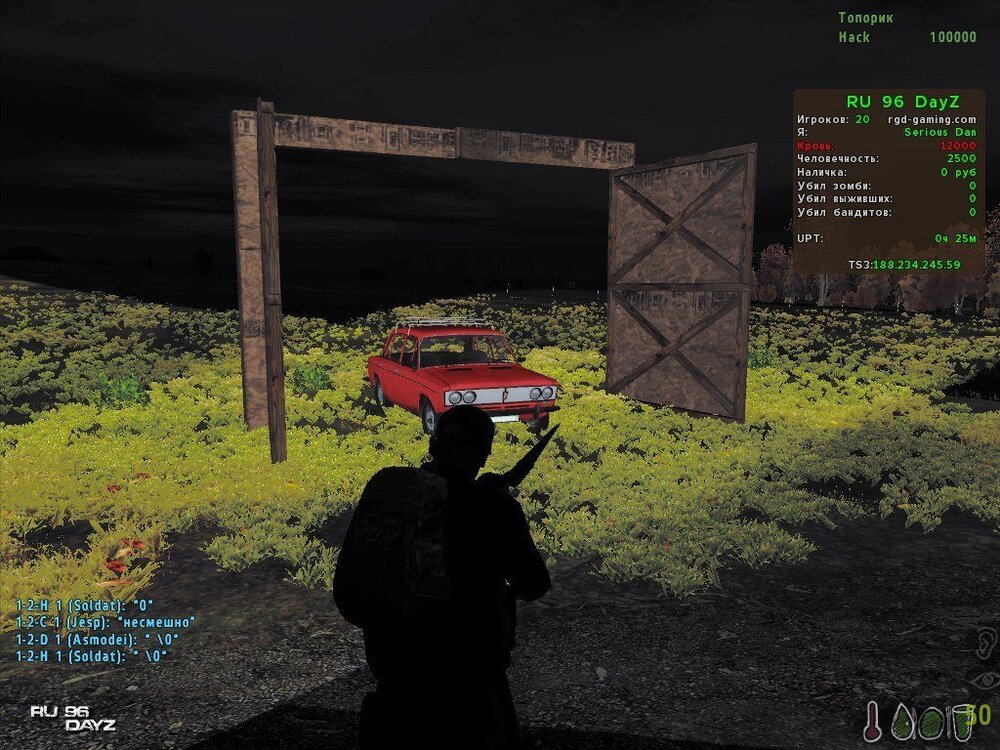Select the blood drop status icon

click(x=904, y=720)
